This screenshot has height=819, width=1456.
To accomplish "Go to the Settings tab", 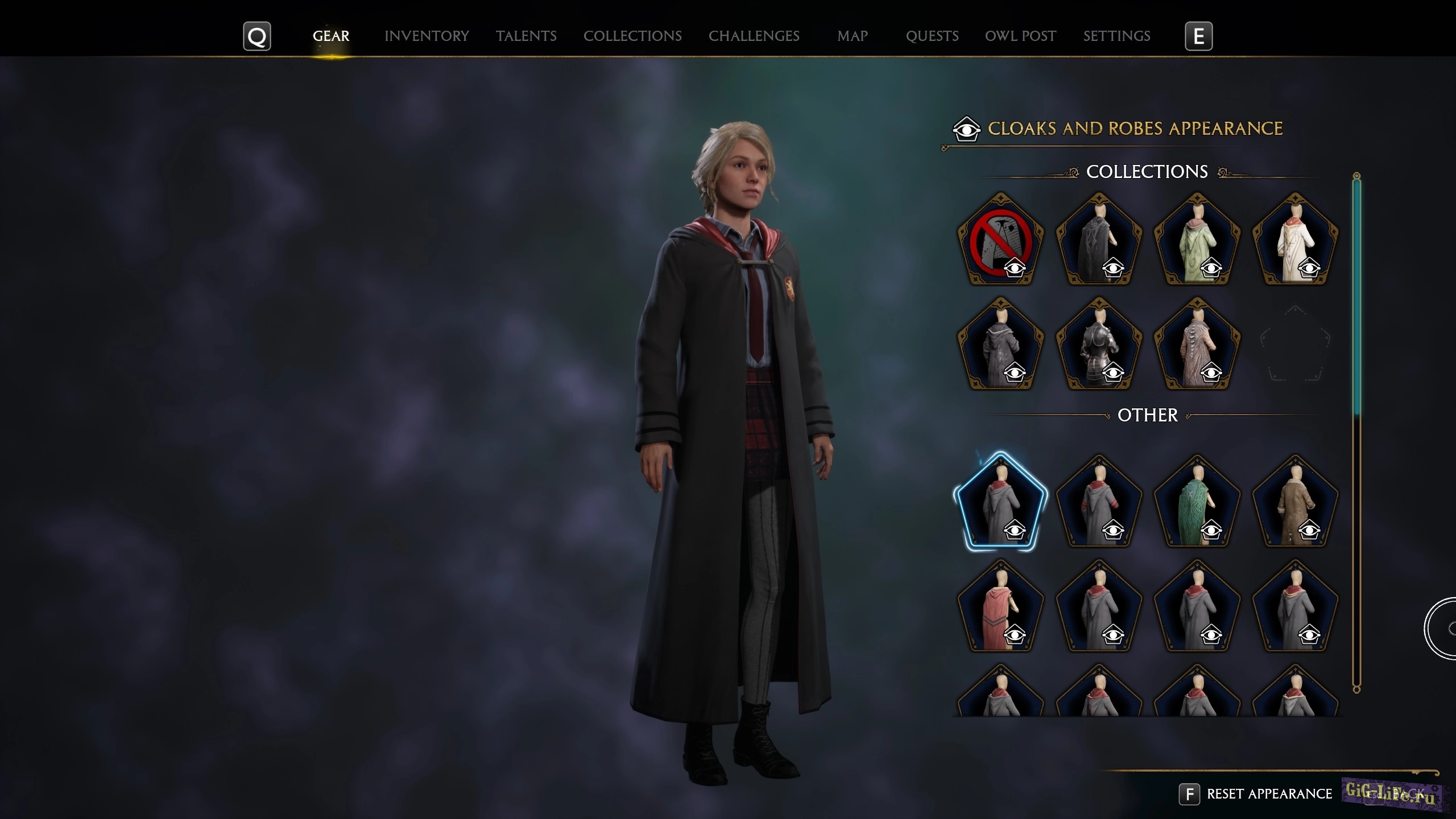I will pos(1116,36).
